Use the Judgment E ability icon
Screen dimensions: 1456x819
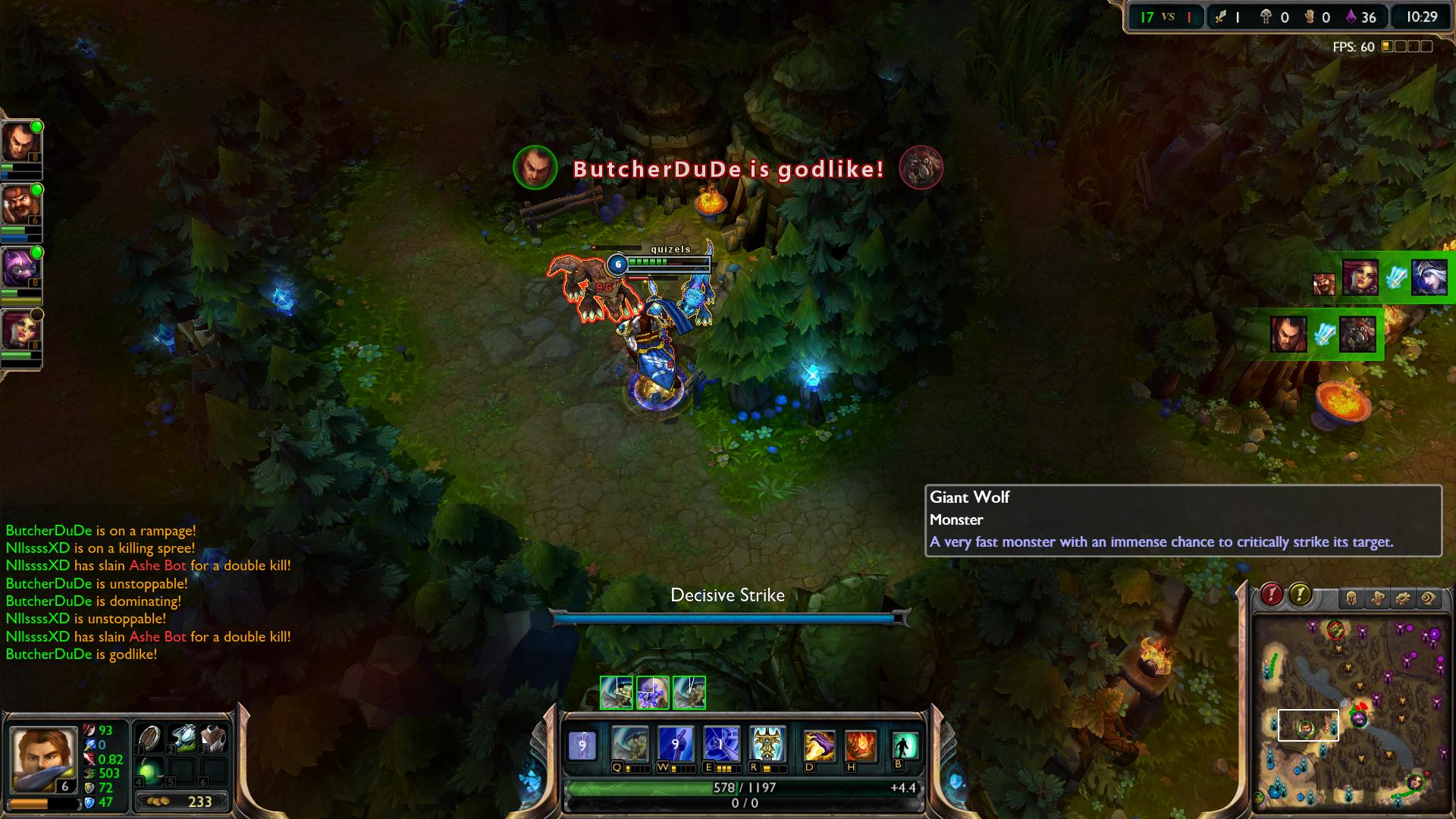(721, 744)
